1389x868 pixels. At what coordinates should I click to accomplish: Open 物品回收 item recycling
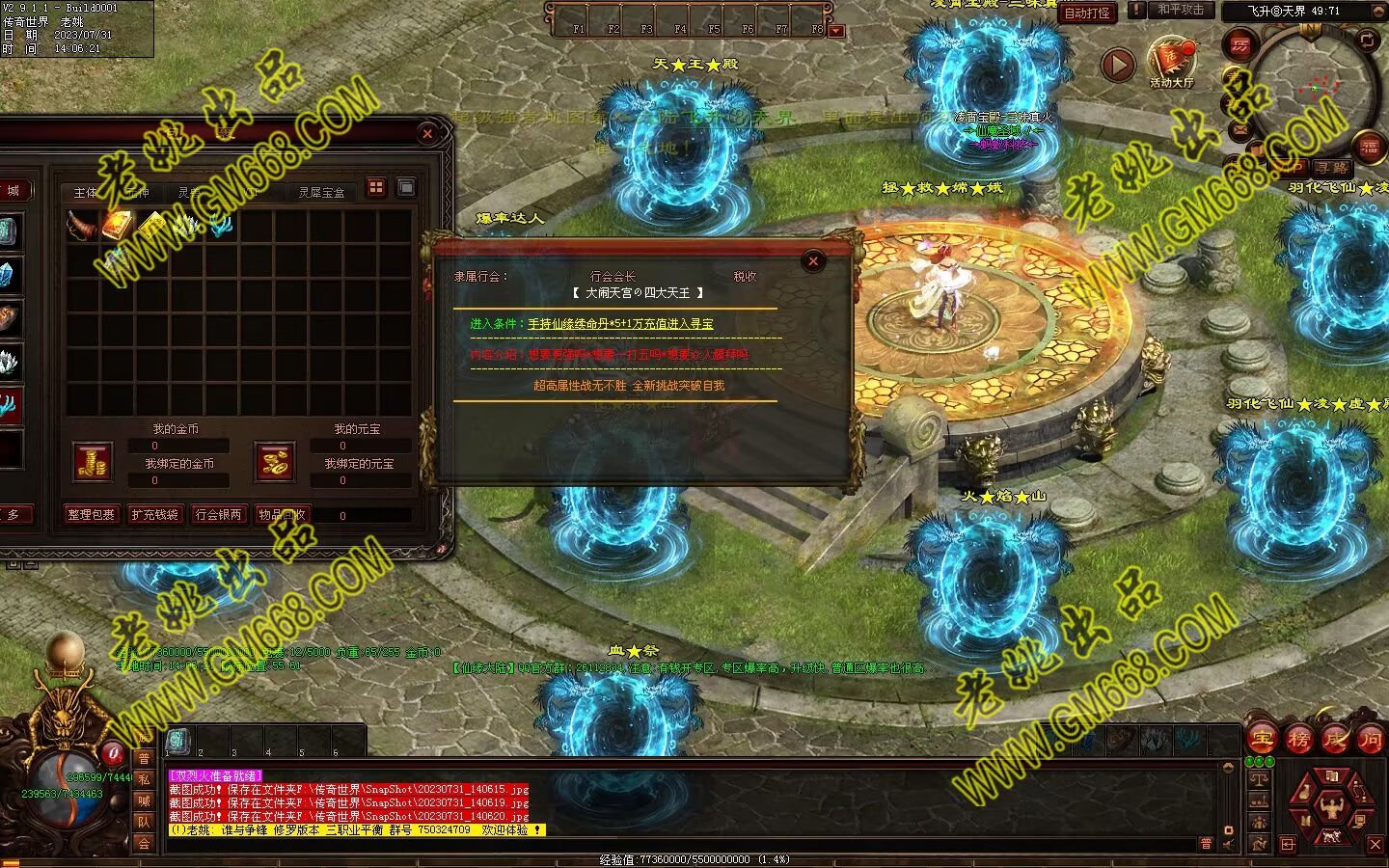(x=282, y=515)
